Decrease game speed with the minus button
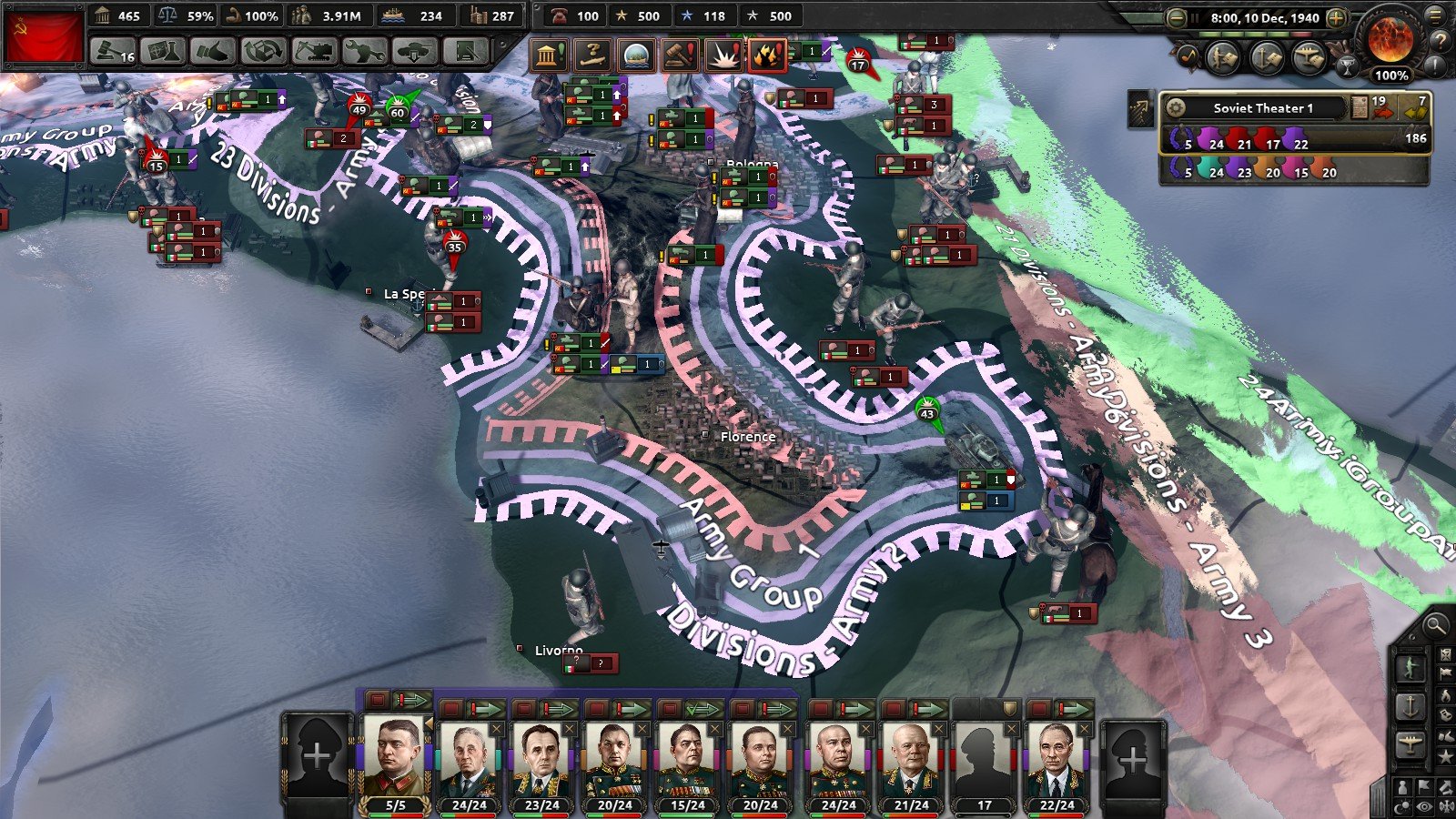1456x819 pixels. (1177, 17)
